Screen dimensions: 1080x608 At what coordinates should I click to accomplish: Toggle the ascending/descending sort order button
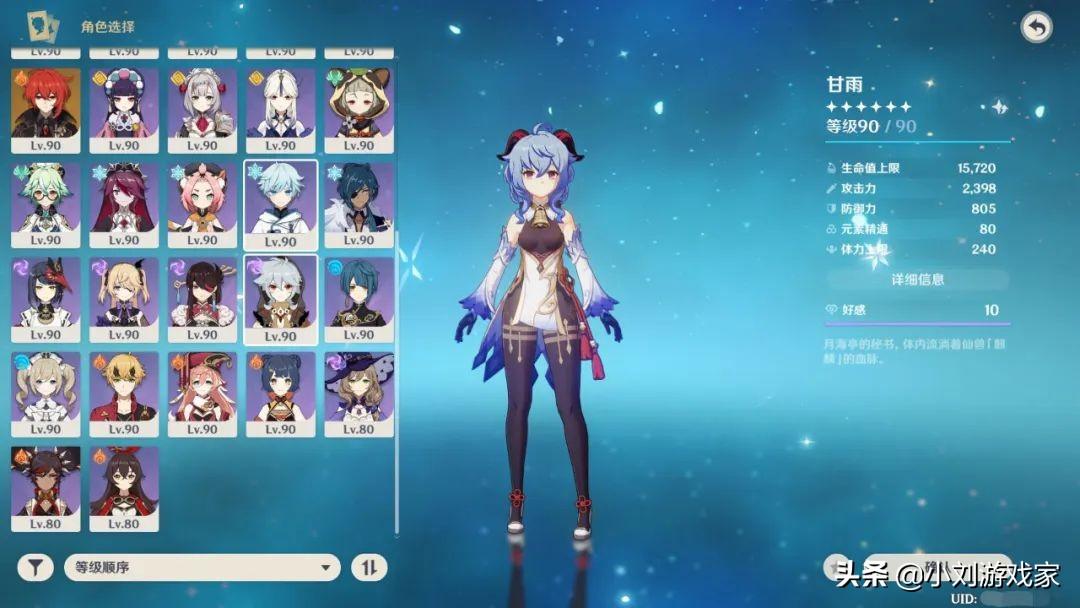tap(368, 568)
